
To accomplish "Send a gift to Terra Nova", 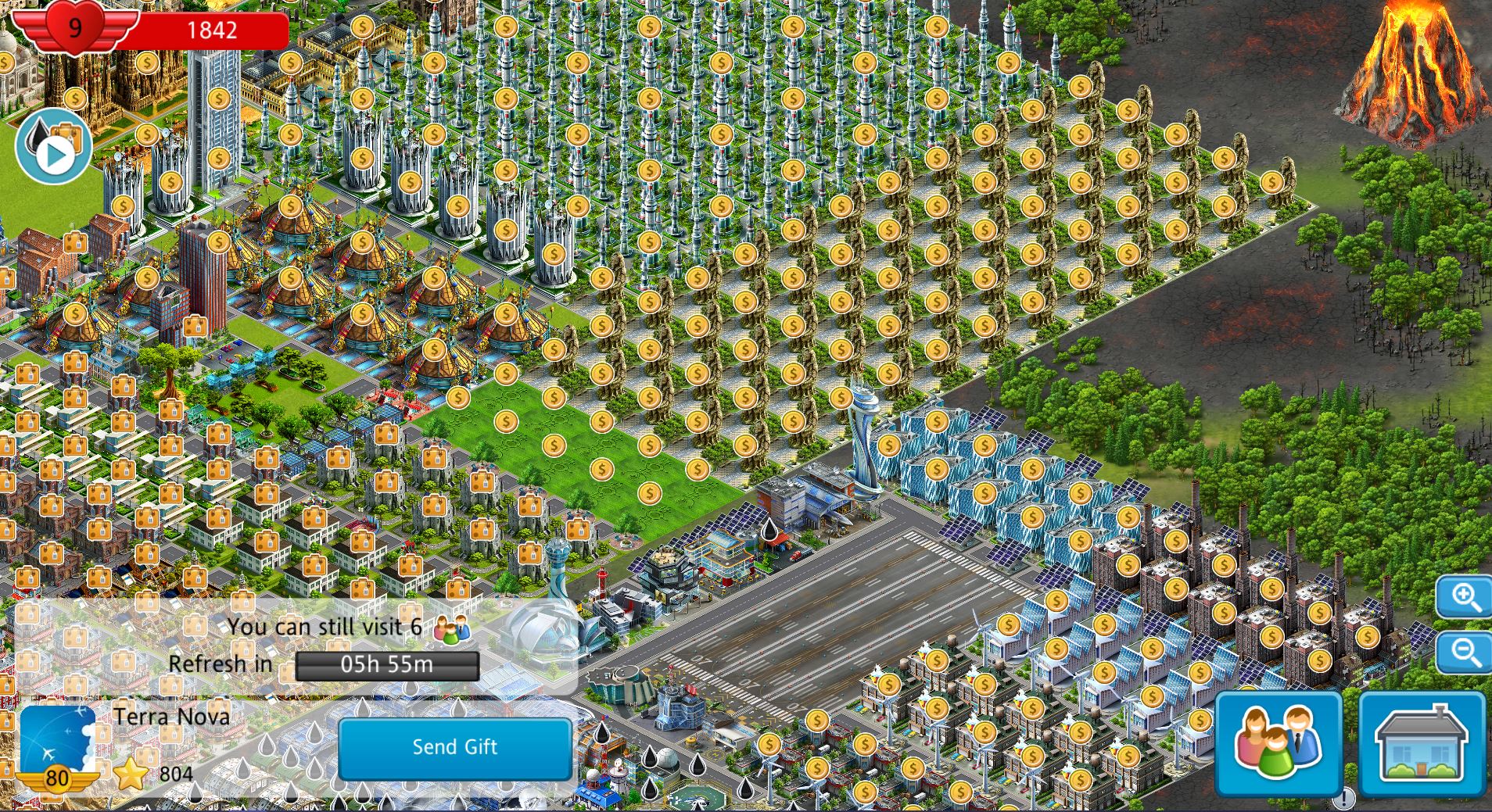I will click(454, 747).
